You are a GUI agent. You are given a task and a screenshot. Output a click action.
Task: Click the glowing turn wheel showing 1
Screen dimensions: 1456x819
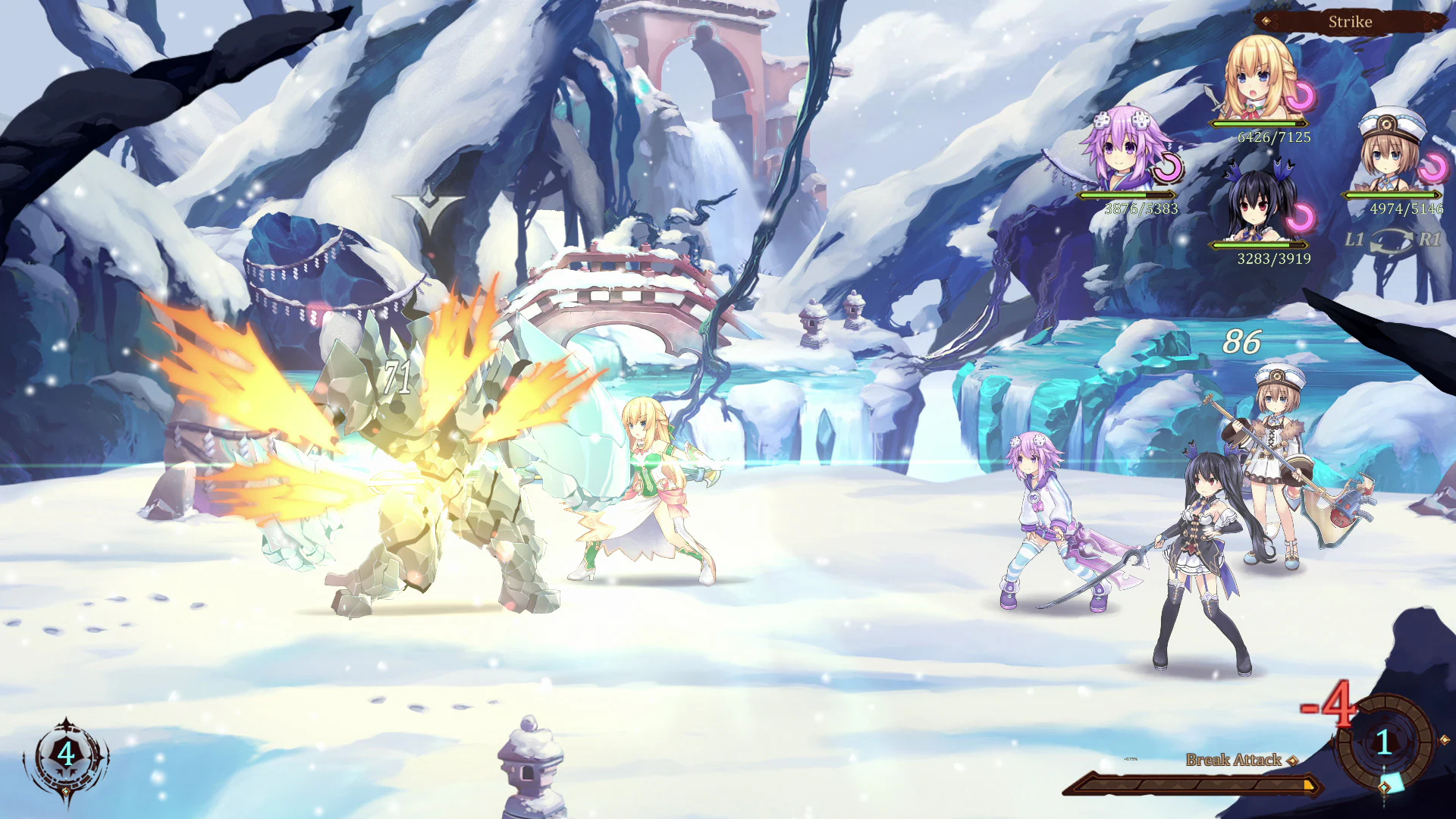pyautogui.click(x=1384, y=742)
